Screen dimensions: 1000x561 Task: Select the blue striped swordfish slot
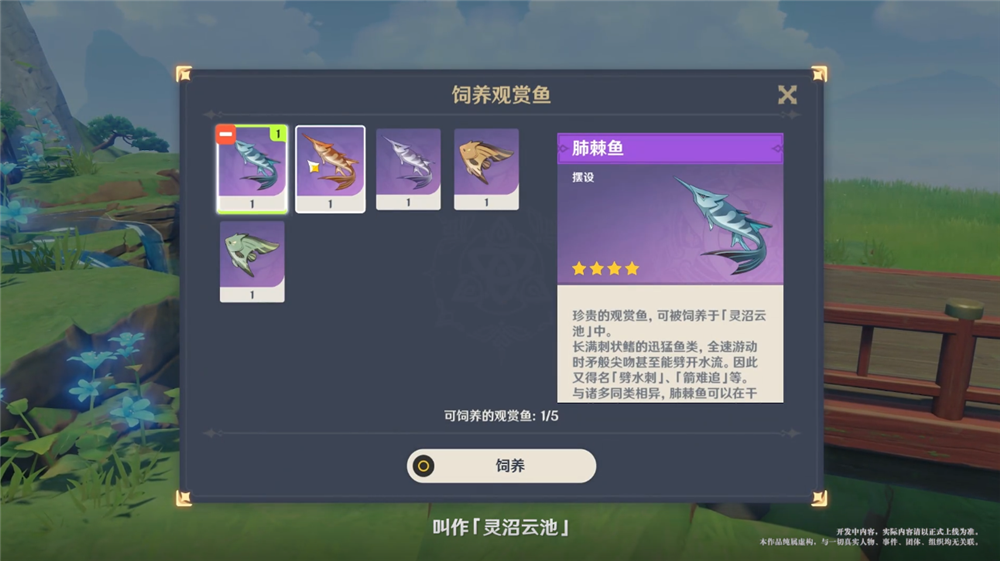coord(254,170)
